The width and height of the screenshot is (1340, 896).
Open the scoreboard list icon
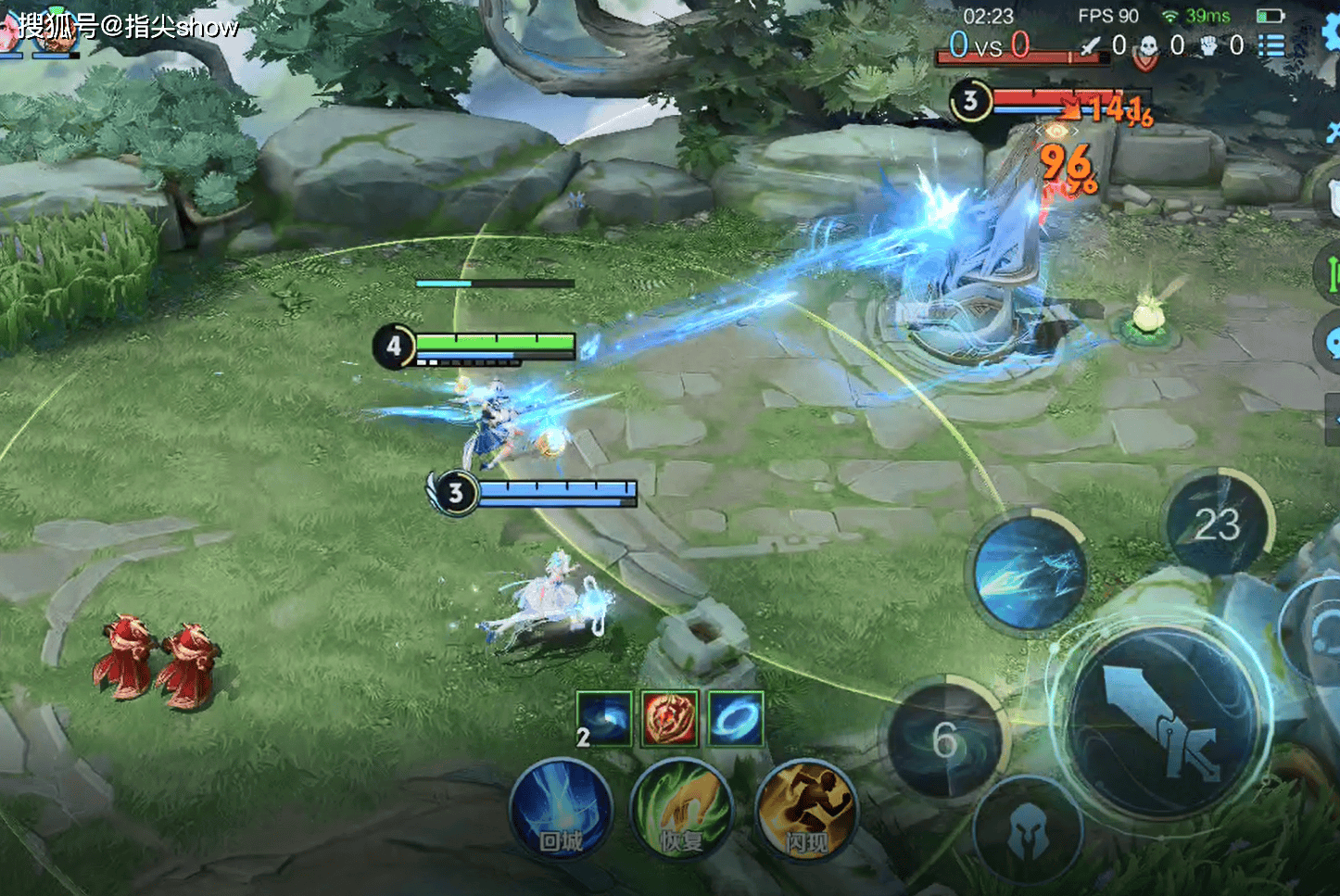pos(1271,45)
